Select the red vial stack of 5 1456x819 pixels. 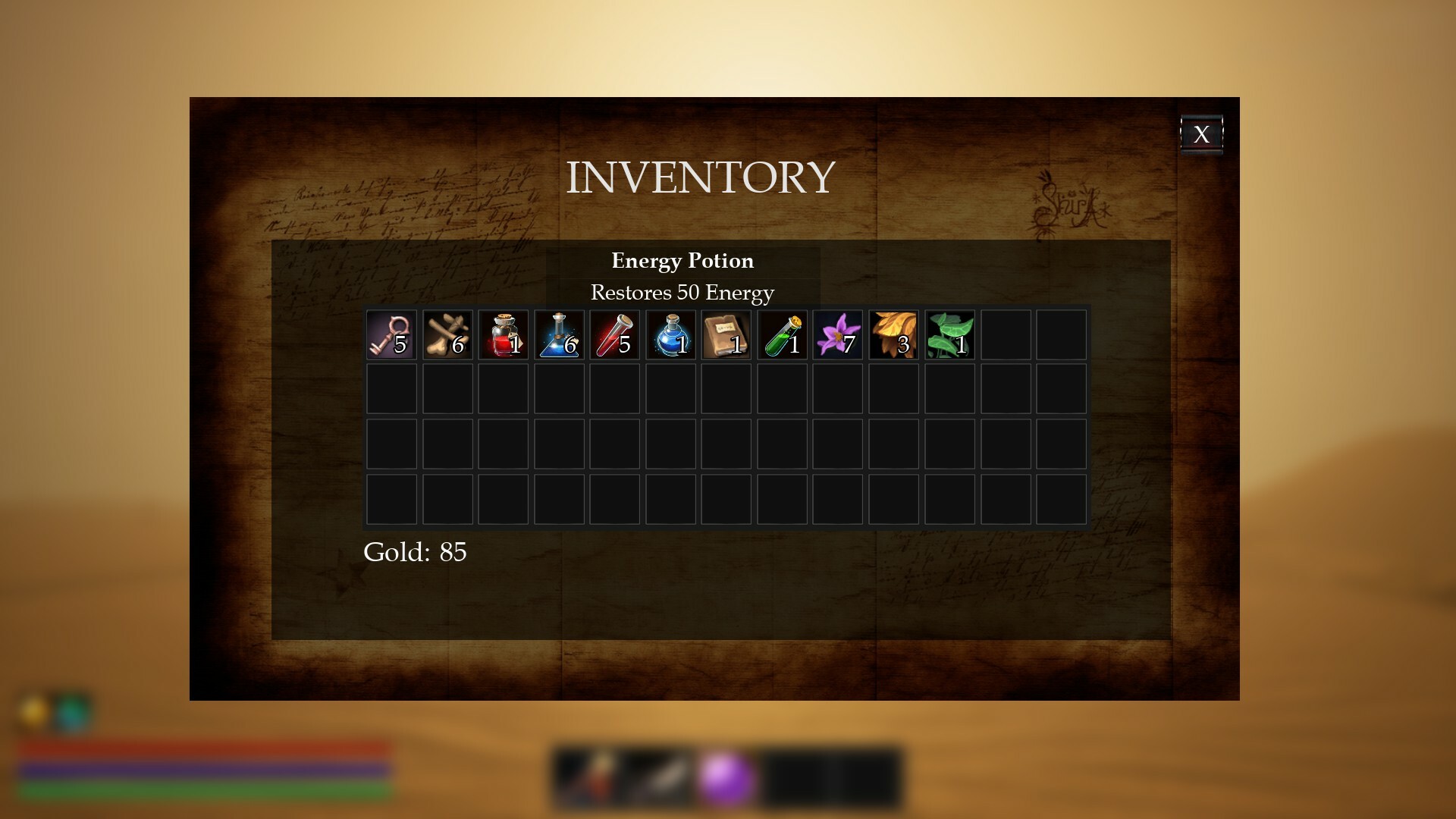click(x=615, y=334)
